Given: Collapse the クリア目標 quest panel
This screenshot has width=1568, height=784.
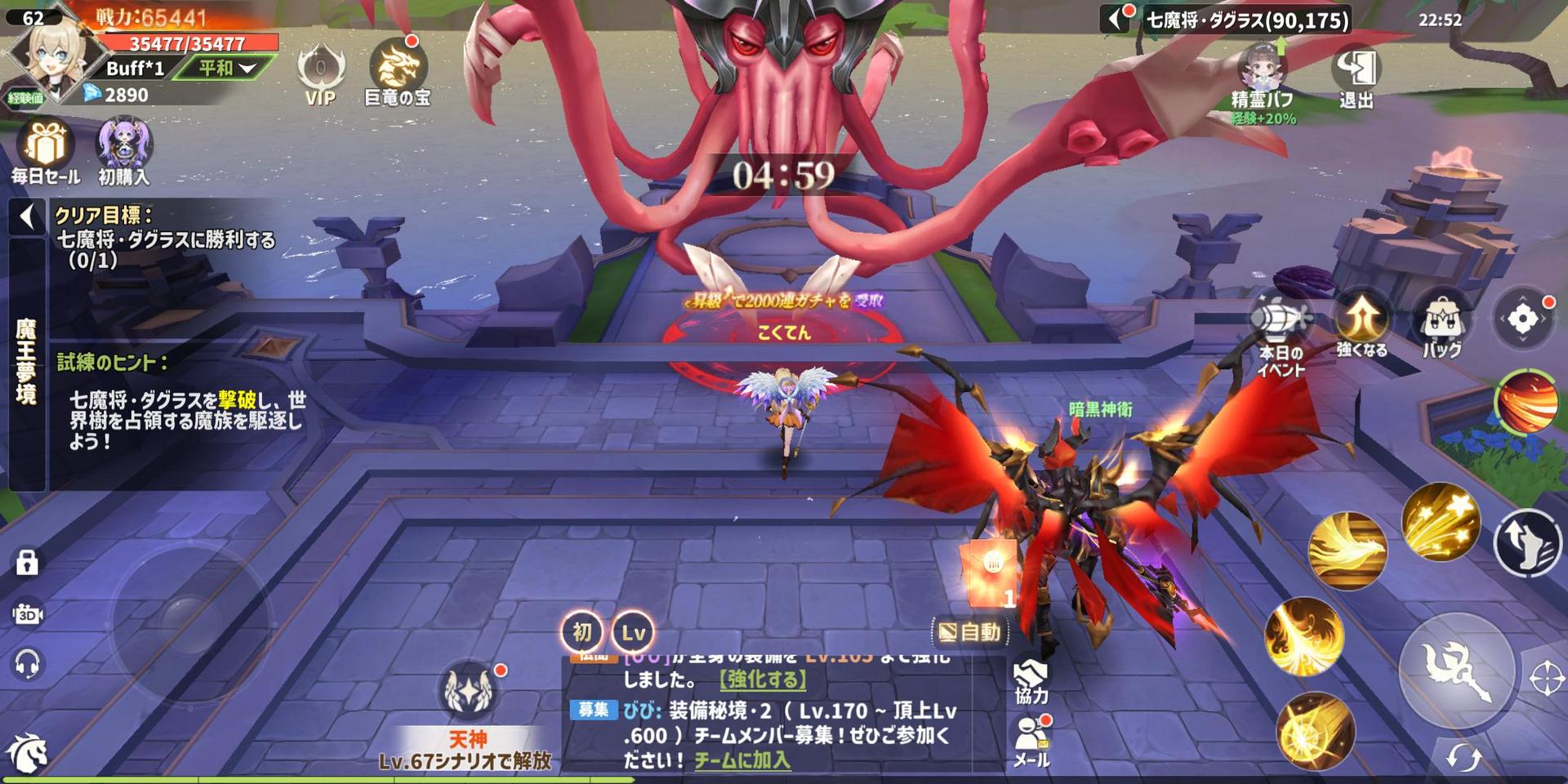Looking at the screenshot, I should click(x=27, y=217).
